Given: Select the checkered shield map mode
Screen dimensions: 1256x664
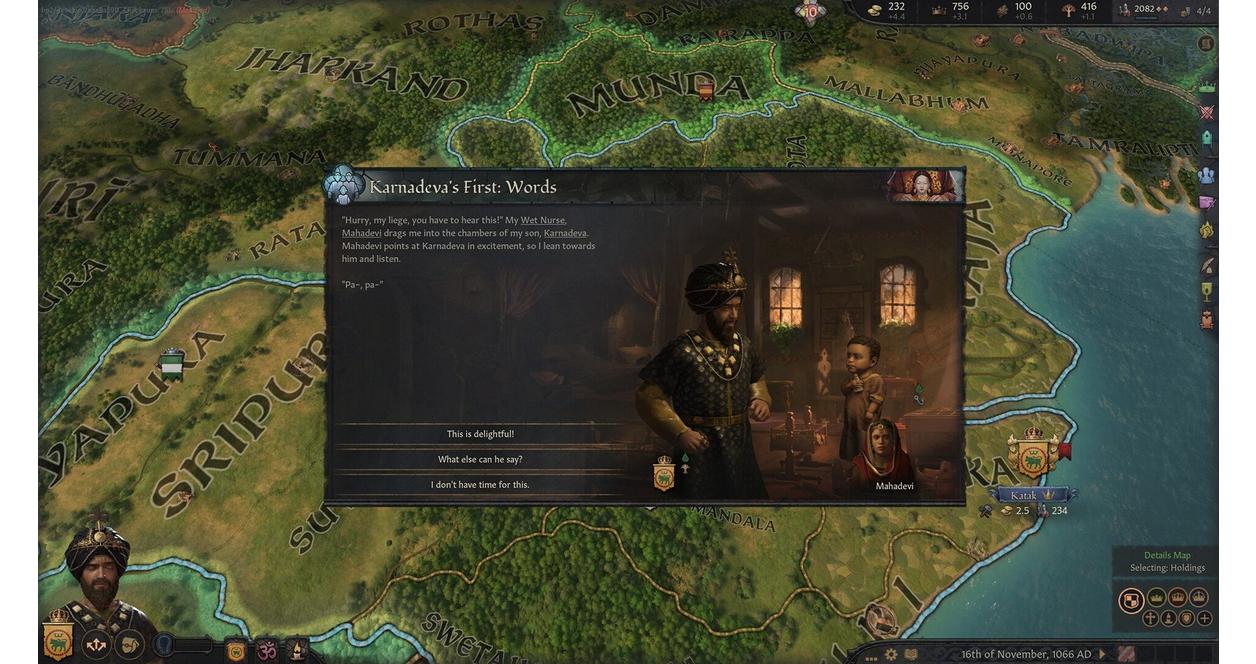Looking at the screenshot, I should (1131, 599).
